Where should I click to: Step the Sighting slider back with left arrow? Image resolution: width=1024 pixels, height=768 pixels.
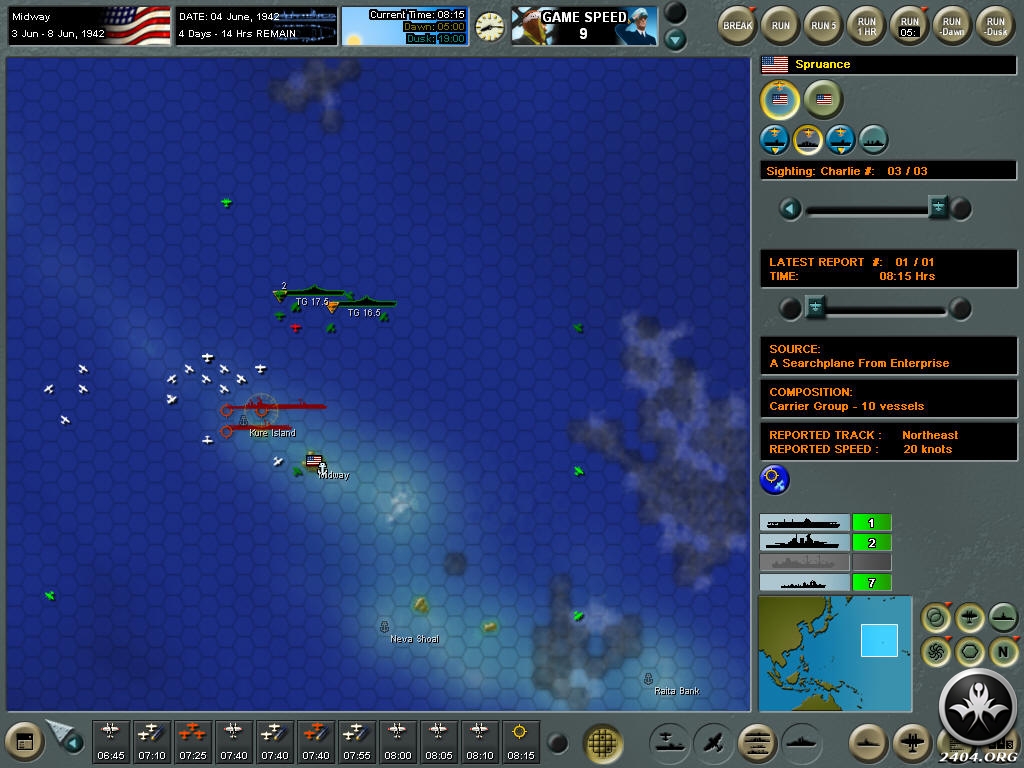(791, 208)
